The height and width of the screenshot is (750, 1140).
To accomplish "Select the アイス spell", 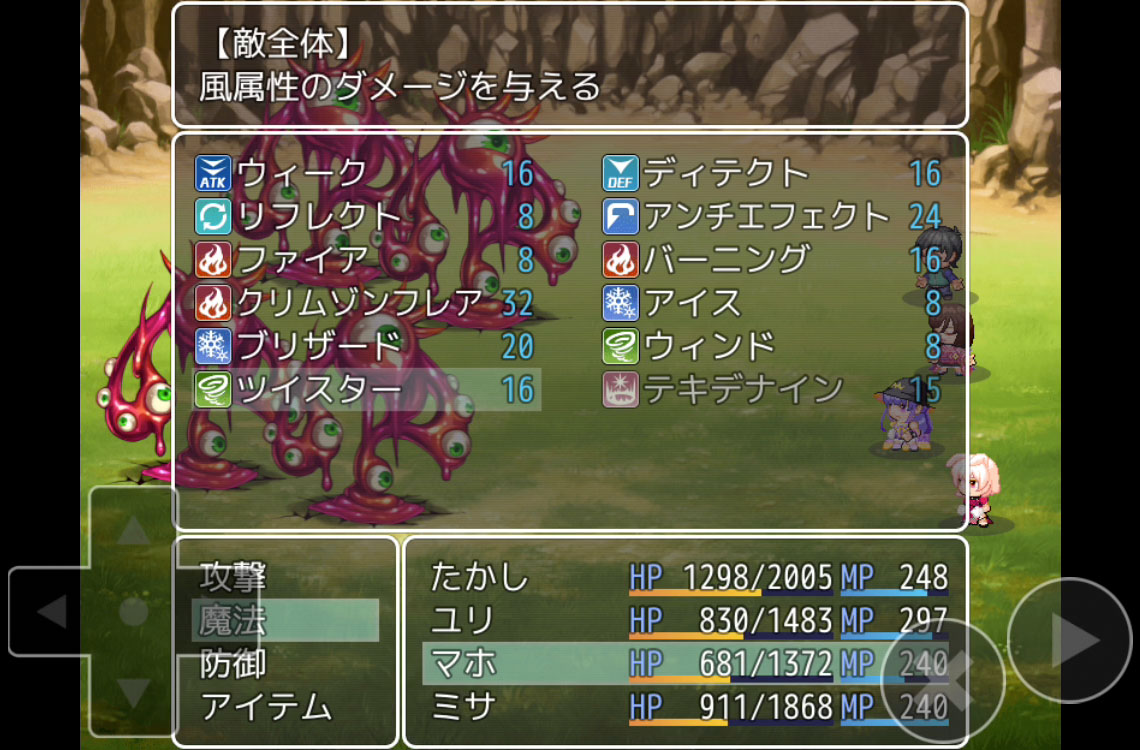I will (x=771, y=303).
